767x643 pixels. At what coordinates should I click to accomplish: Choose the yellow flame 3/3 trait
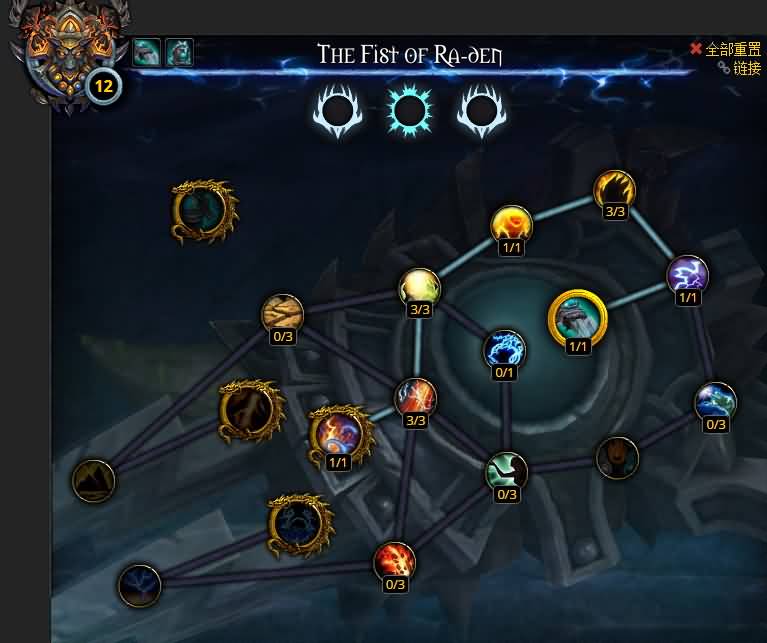pyautogui.click(x=614, y=190)
